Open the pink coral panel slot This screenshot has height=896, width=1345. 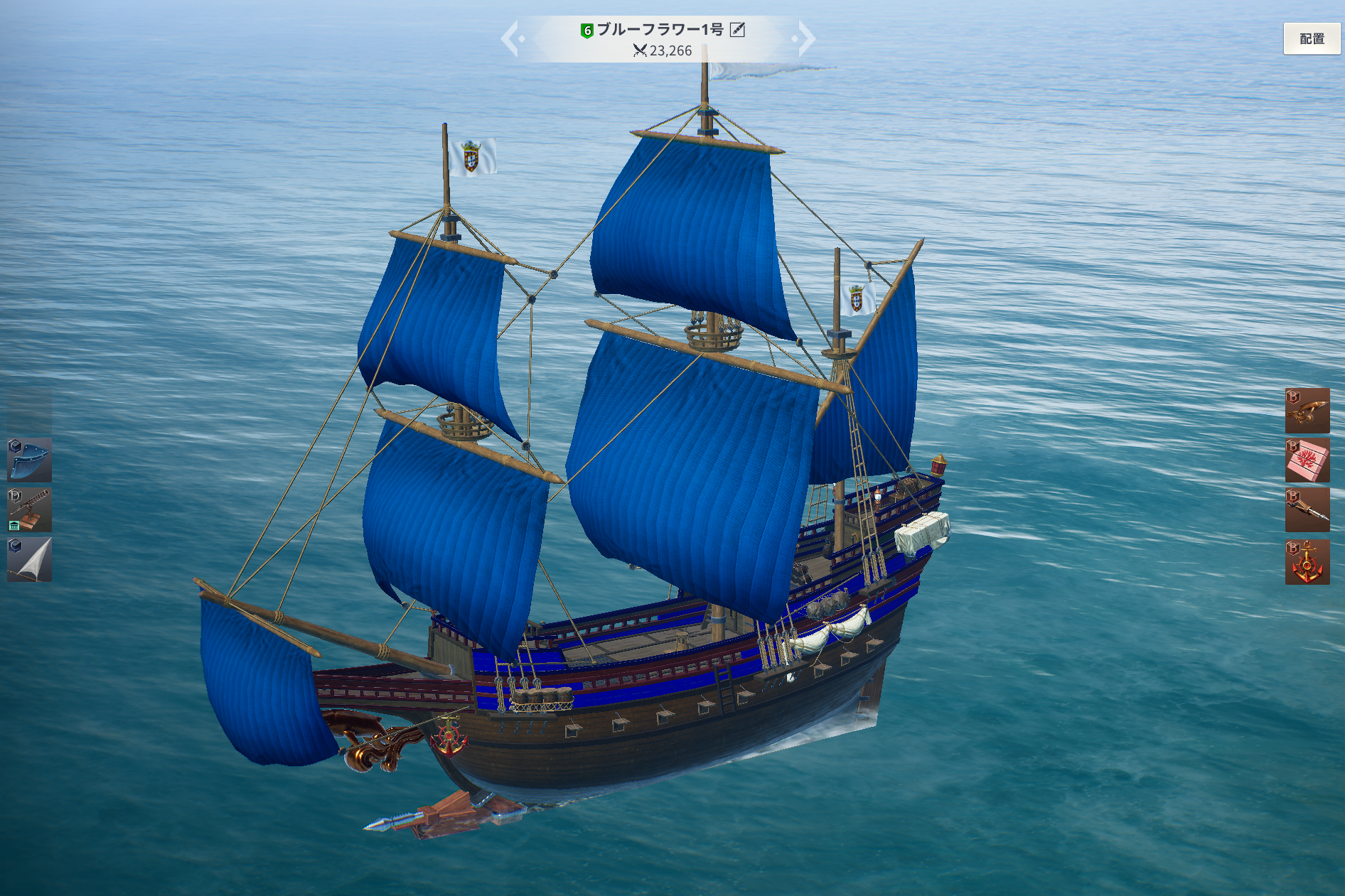[x=1307, y=460]
